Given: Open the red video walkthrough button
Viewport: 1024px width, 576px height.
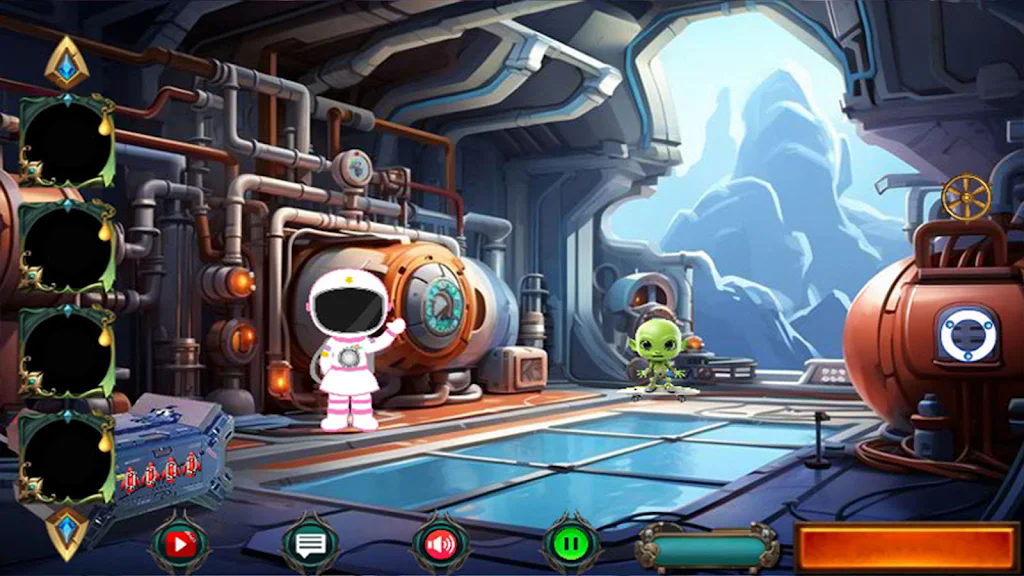Looking at the screenshot, I should click(x=180, y=544).
